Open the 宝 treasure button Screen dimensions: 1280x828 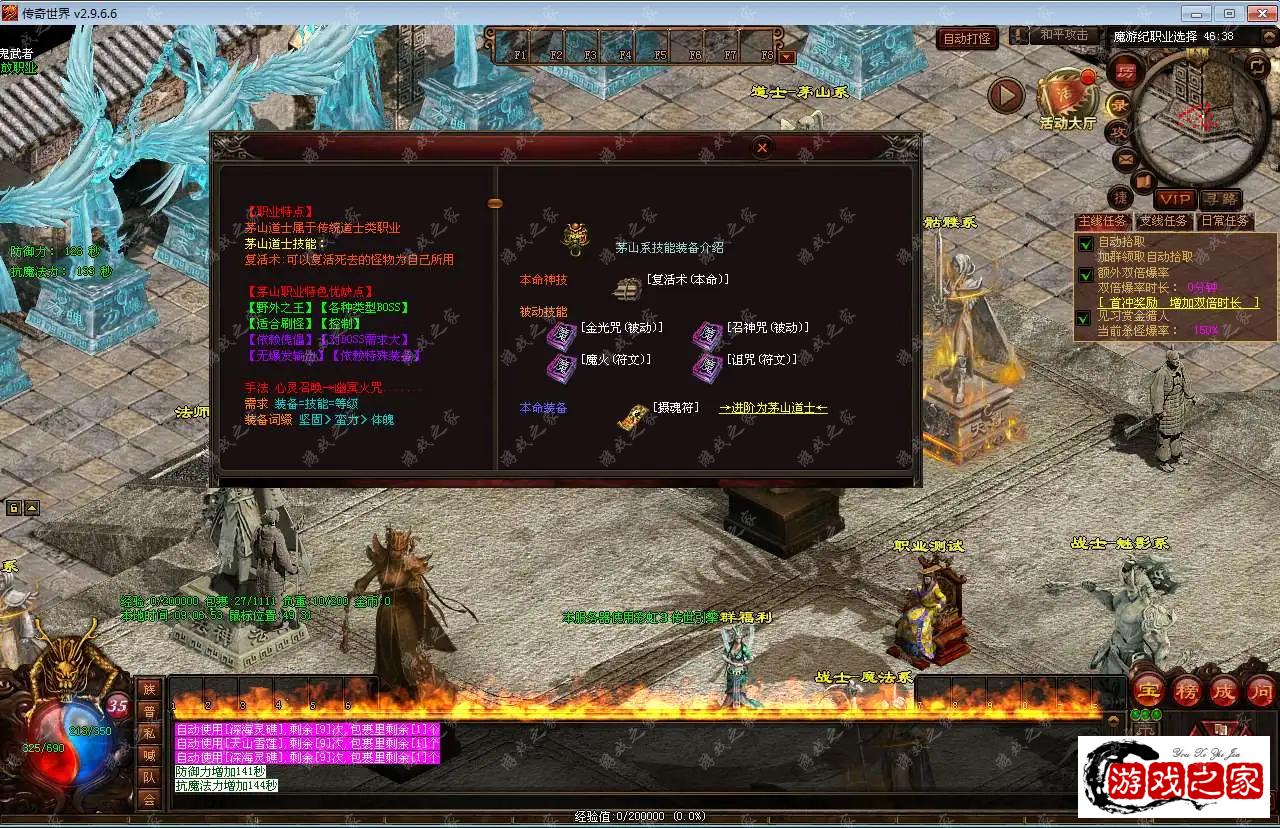click(x=1149, y=690)
